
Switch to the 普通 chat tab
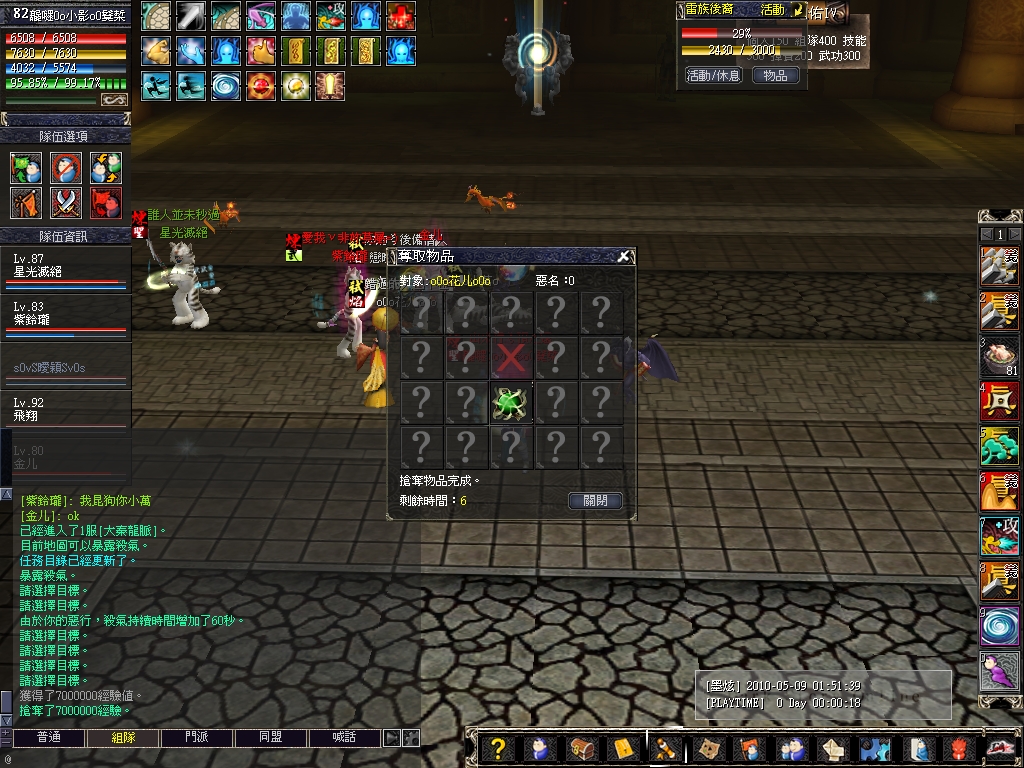click(x=48, y=738)
